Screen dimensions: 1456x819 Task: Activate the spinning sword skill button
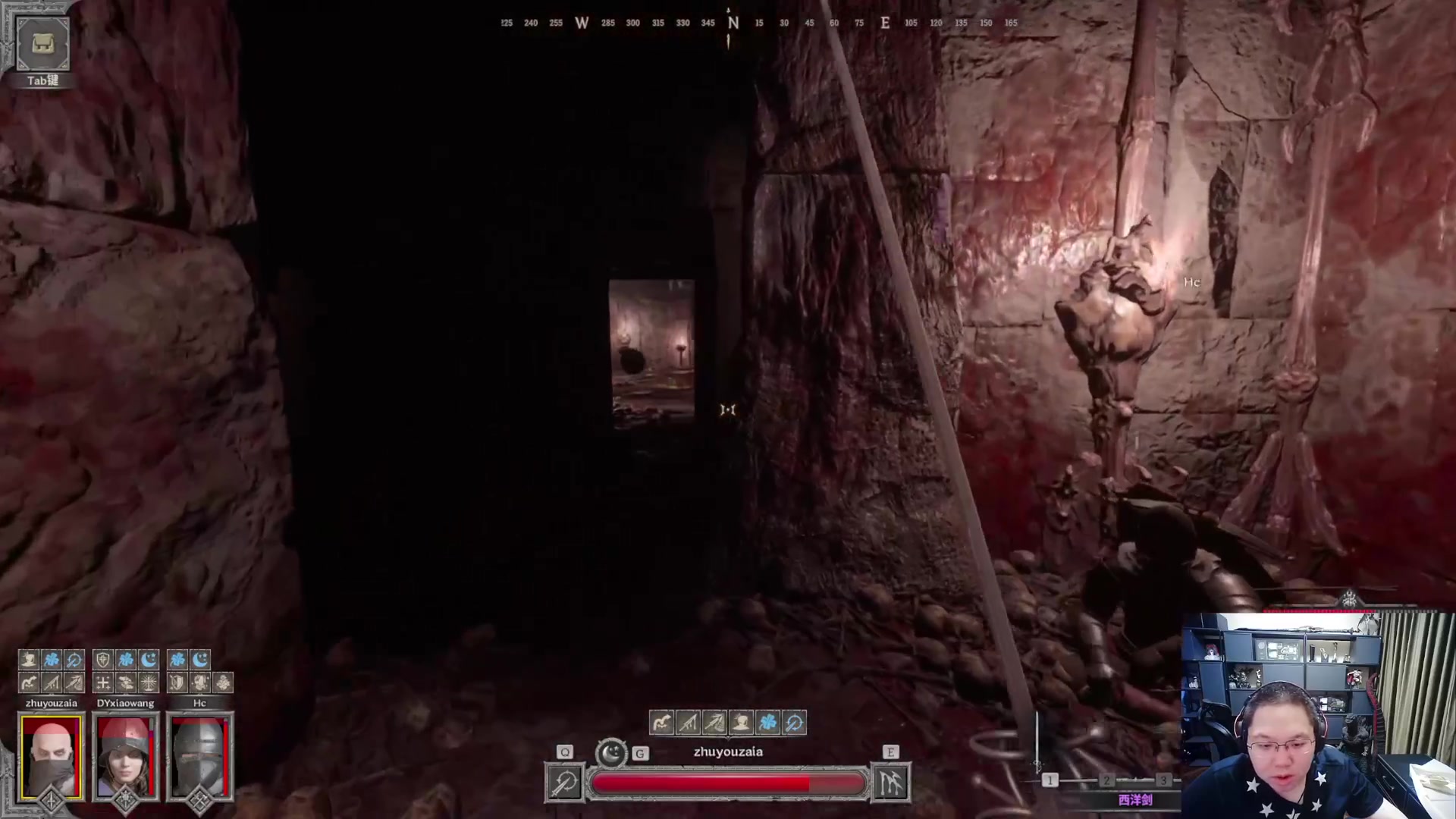click(x=565, y=783)
